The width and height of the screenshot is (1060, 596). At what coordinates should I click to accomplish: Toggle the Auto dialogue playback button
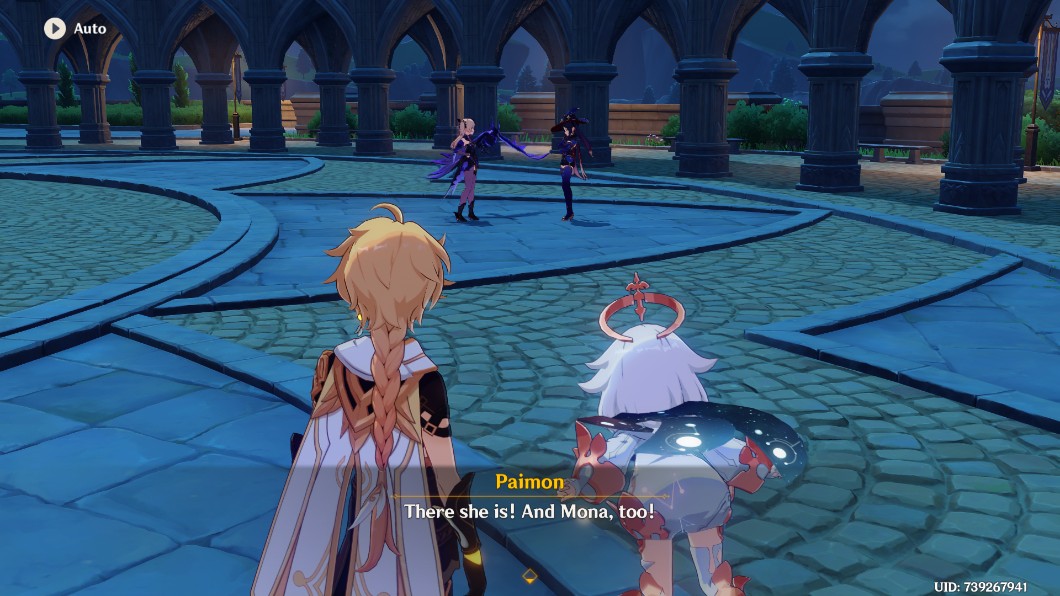(x=55, y=29)
